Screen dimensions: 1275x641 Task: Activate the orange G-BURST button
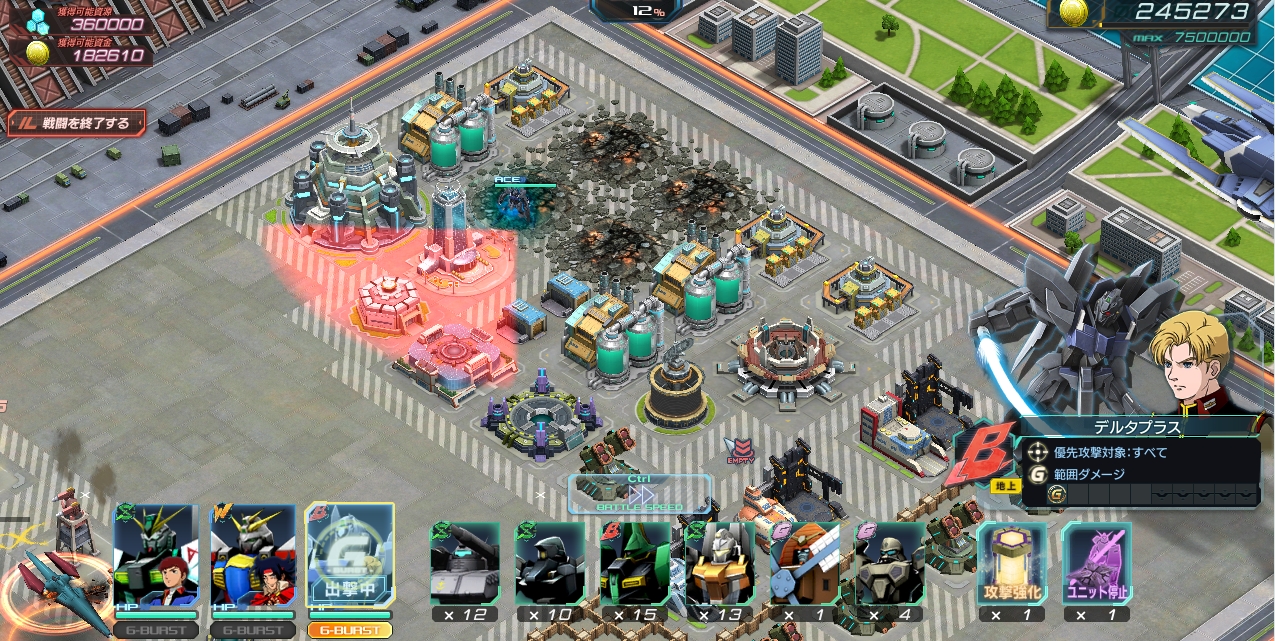coord(349,631)
